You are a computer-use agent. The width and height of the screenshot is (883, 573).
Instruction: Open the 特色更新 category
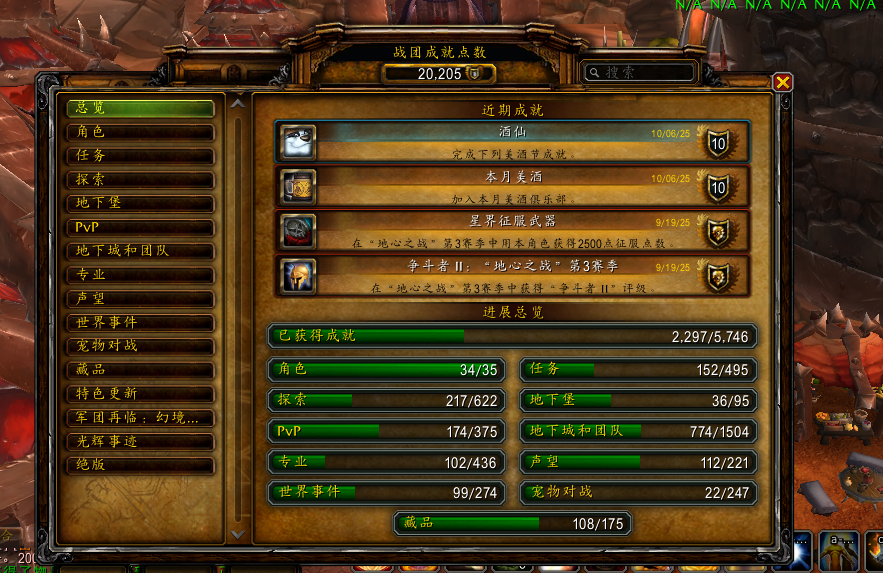pos(140,394)
